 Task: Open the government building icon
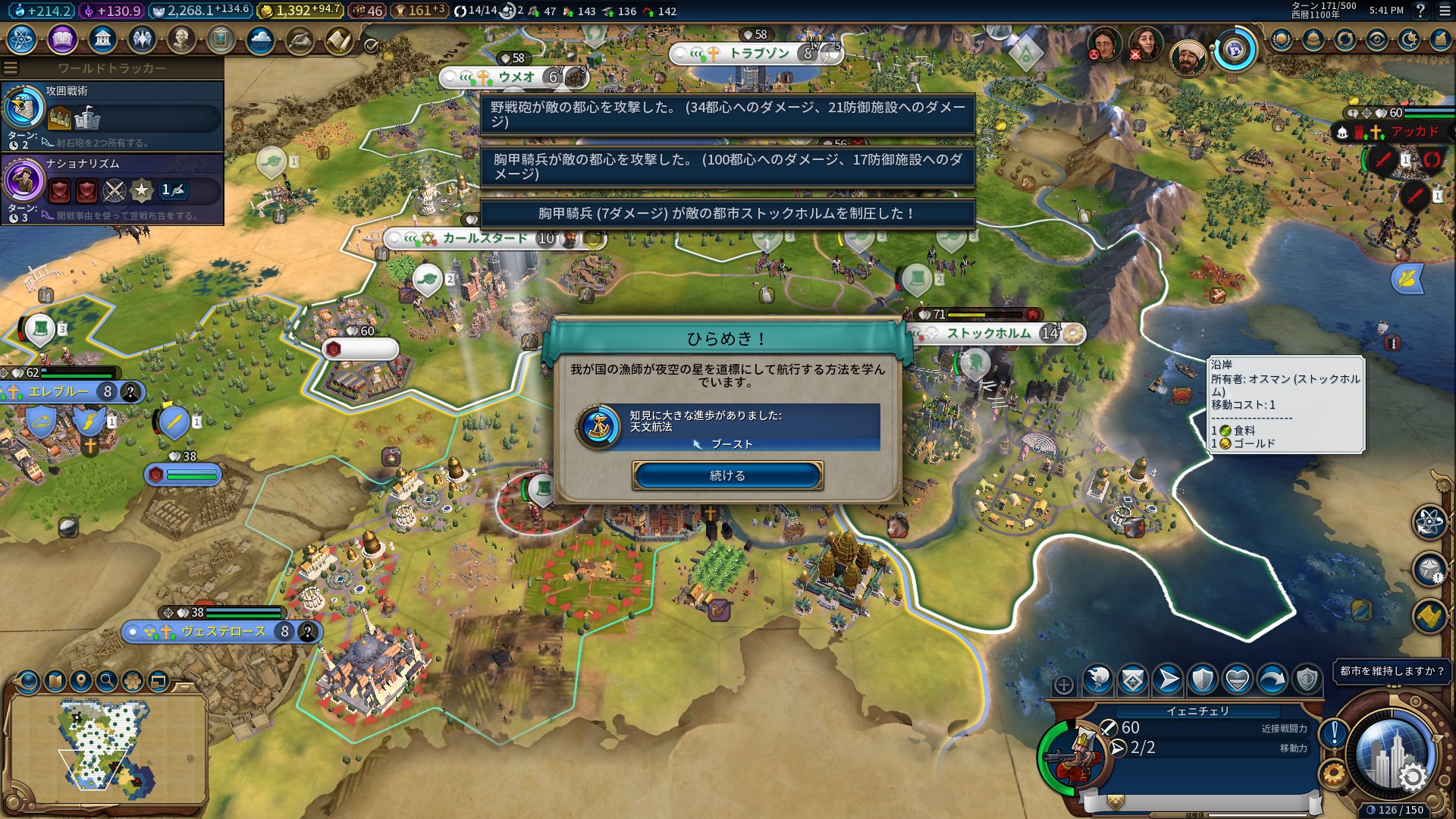(102, 39)
